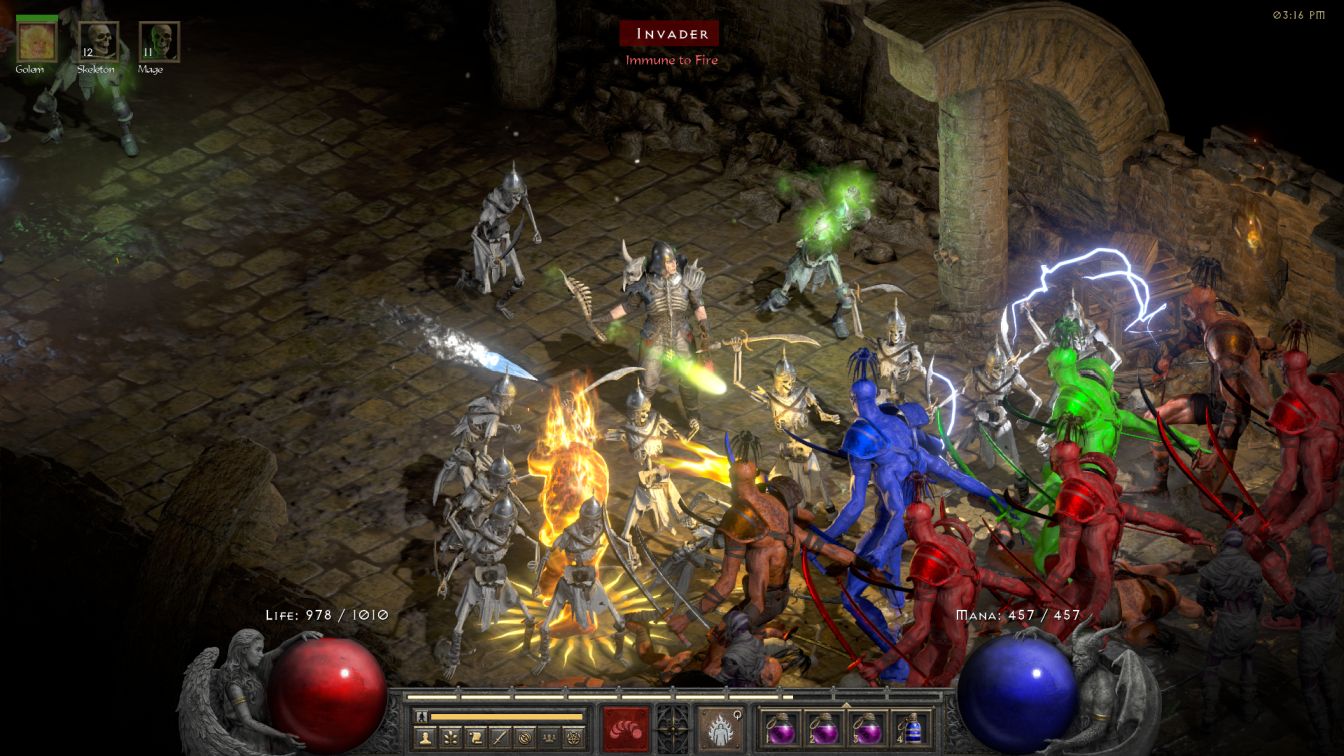Toggle the run/walk button beside stamina bar

coord(422,716)
